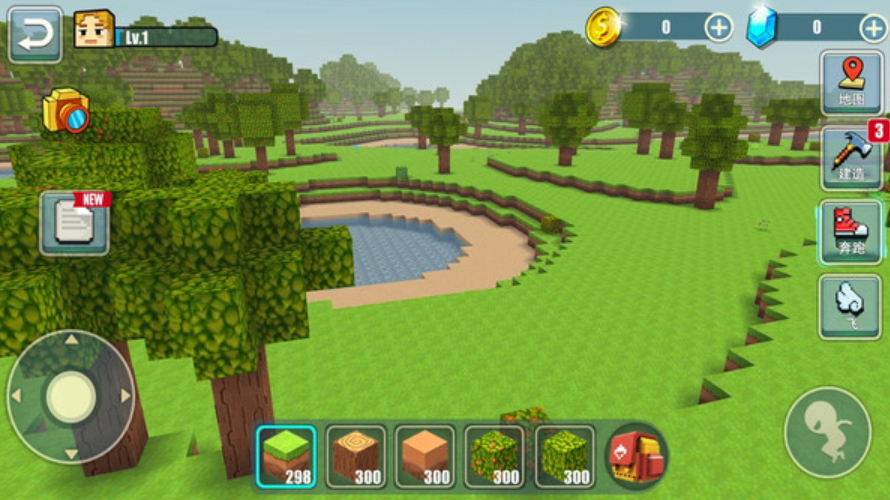The image size is (890, 500).
Task: Take a screenshot with the camera icon
Action: pyautogui.click(x=66, y=112)
